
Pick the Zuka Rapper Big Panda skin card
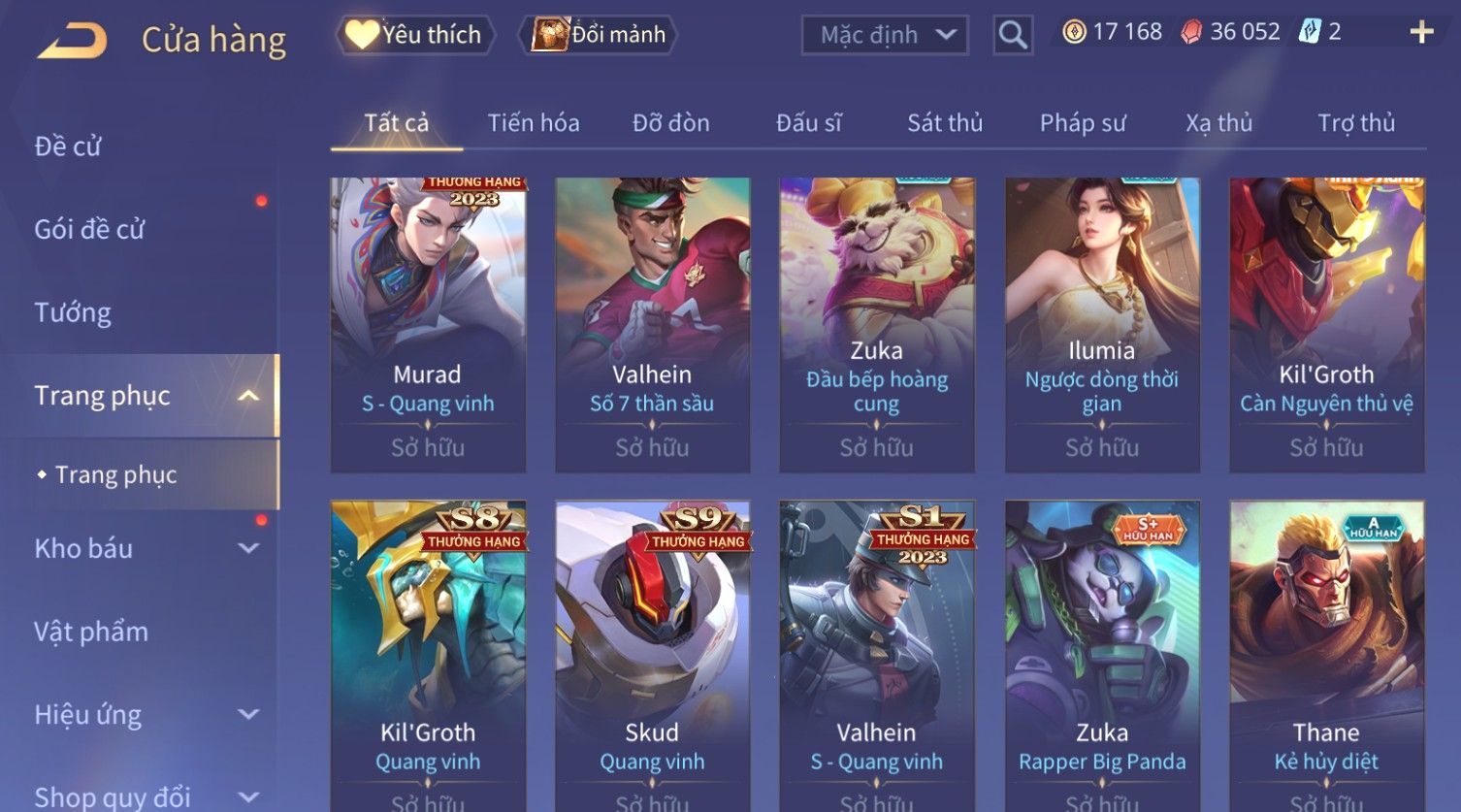1102,650
